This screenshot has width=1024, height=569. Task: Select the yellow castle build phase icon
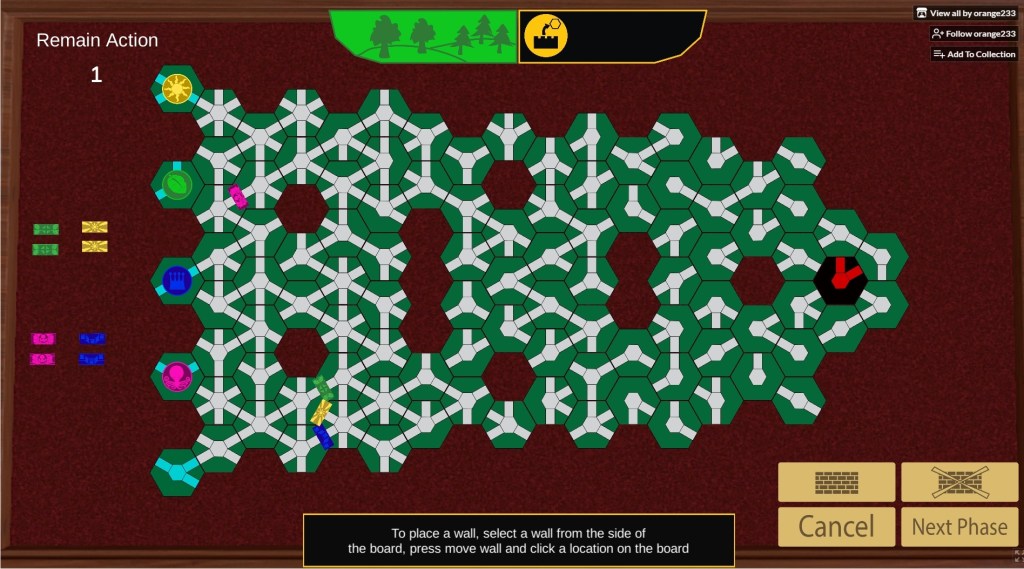pyautogui.click(x=546, y=36)
